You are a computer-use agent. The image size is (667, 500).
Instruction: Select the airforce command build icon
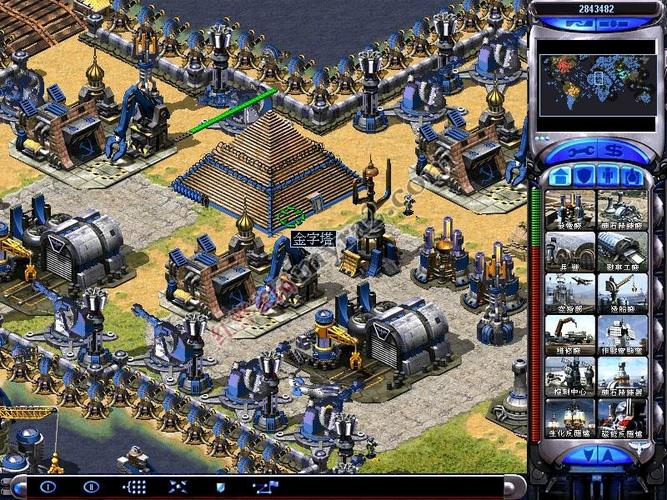tap(570, 294)
